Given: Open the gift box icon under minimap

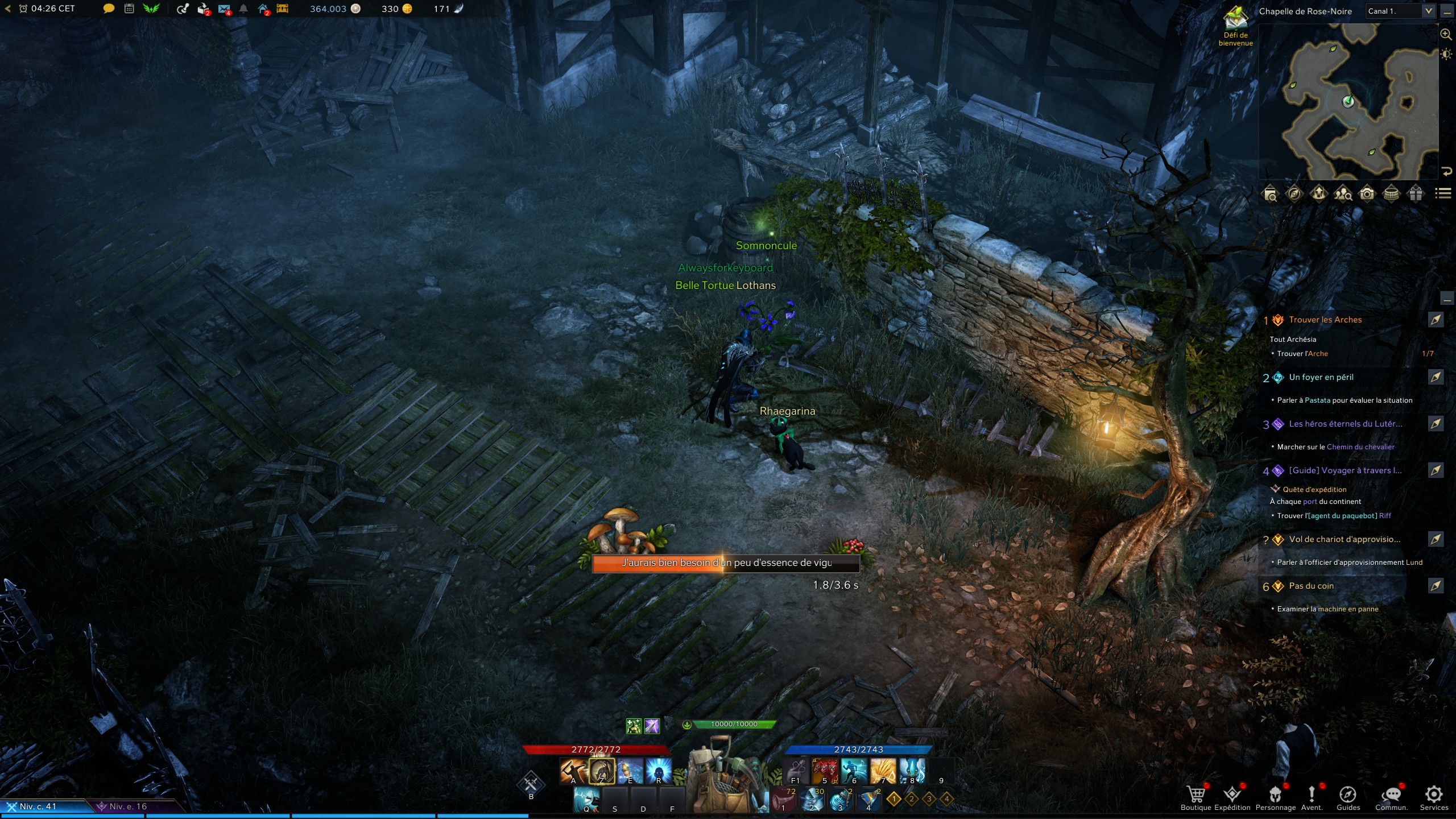Looking at the screenshot, I should pyautogui.click(x=1416, y=194).
